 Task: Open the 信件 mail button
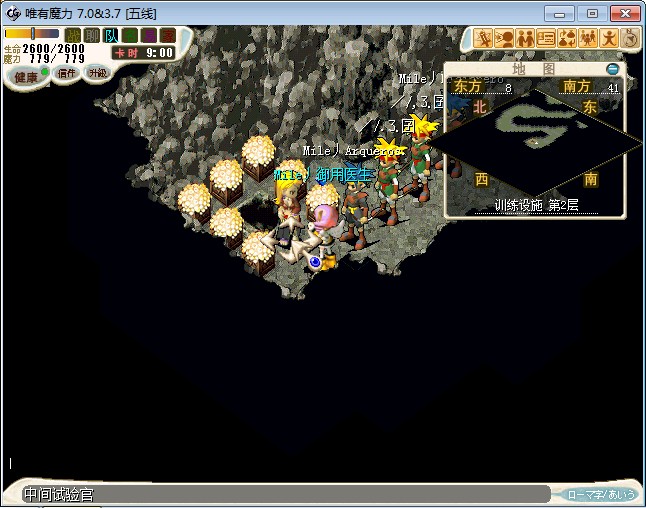[x=67, y=73]
